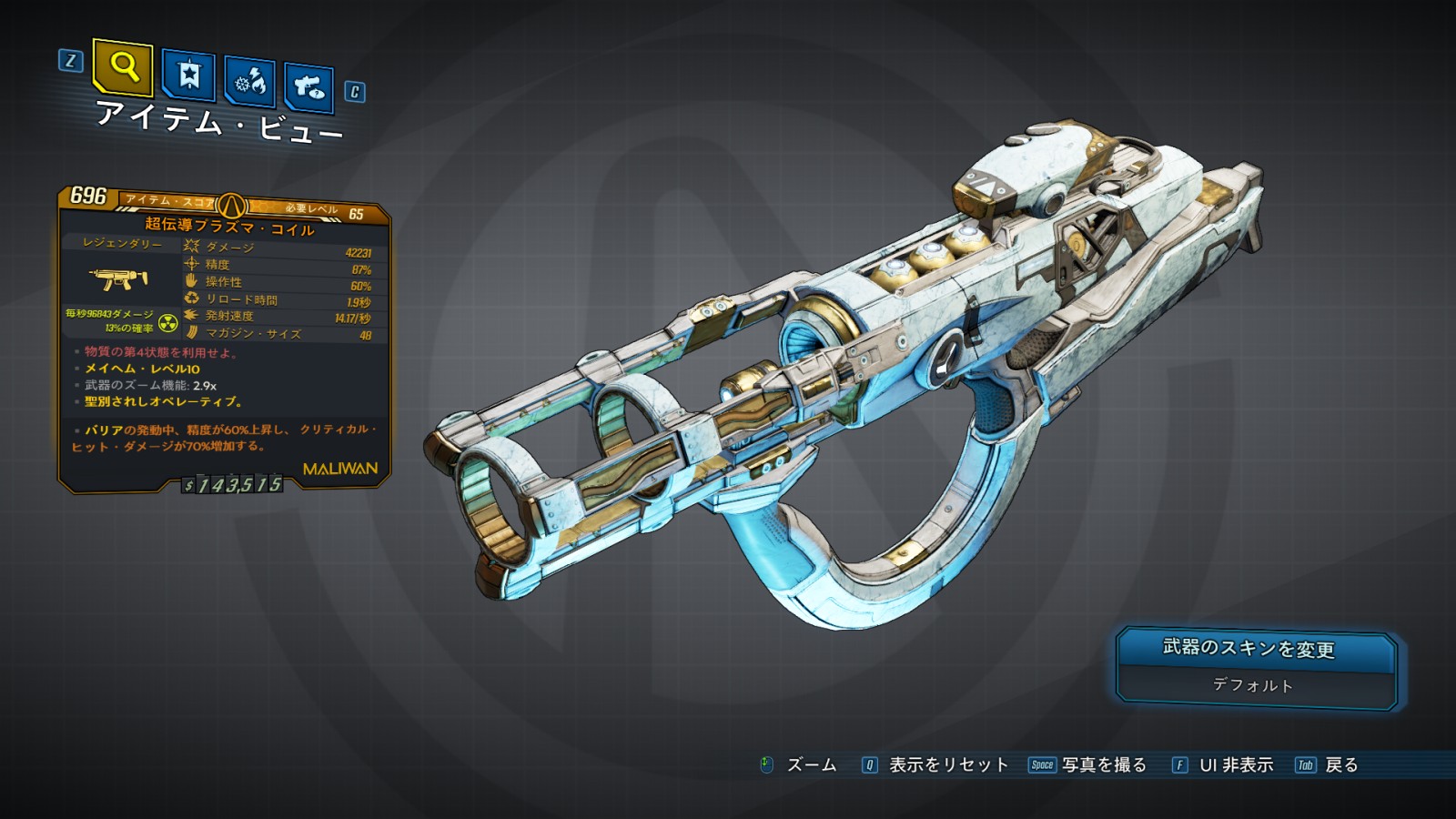Viewport: 1456px width, 819px height.
Task: Switch to the gun parts tab
Action: pos(308,88)
